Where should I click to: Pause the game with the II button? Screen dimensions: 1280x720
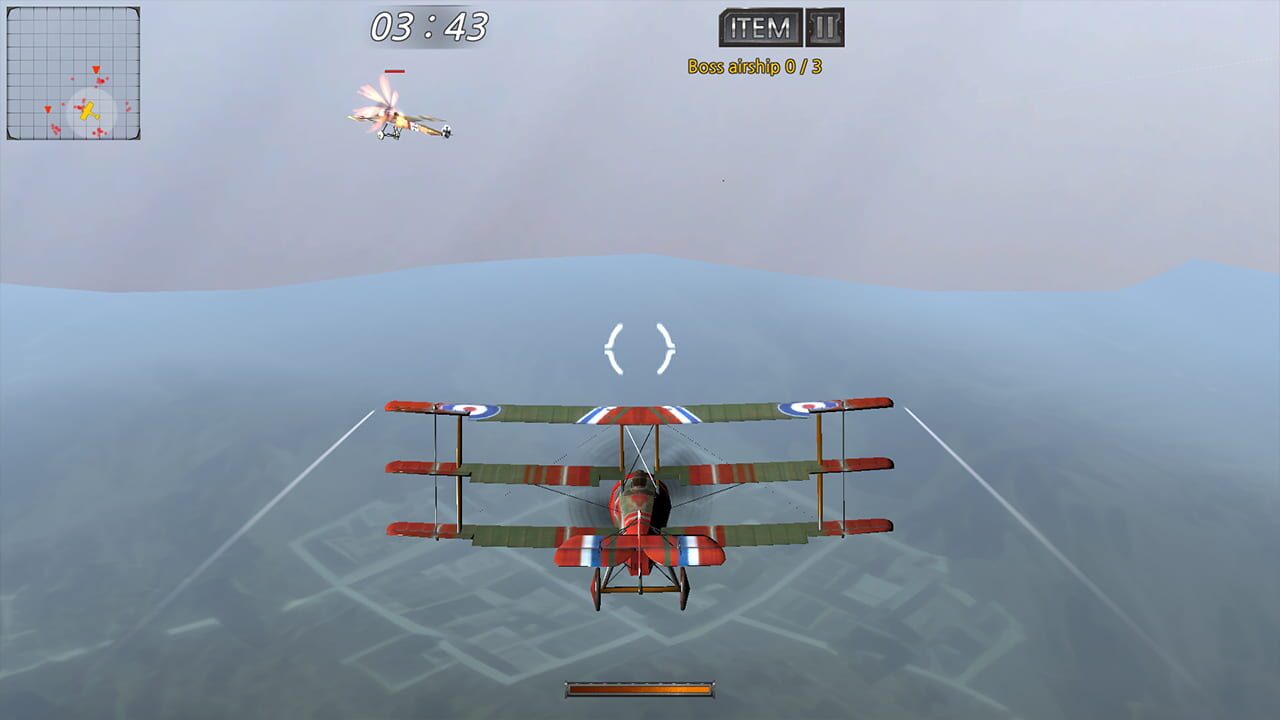tap(826, 26)
